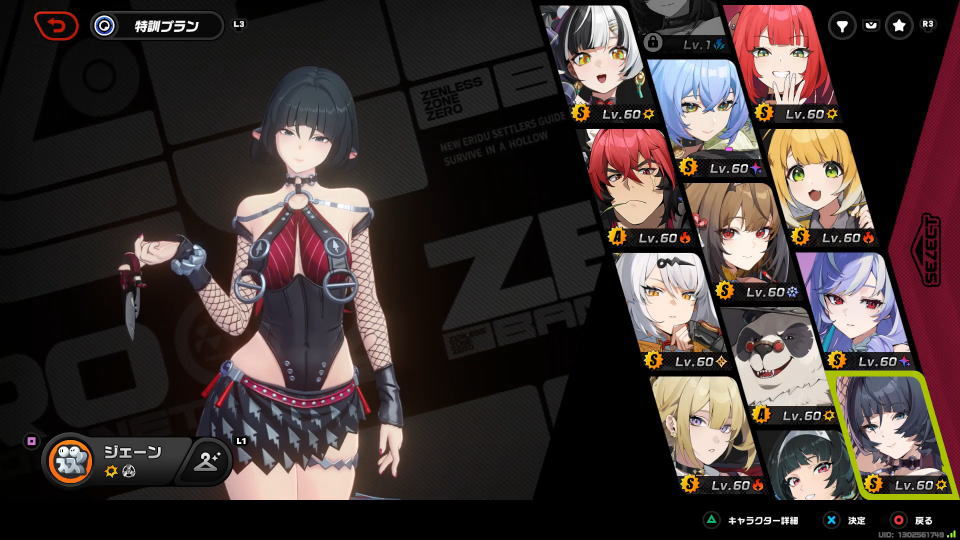Click the star favorites icon
This screenshot has height=540, width=960.
(899, 27)
